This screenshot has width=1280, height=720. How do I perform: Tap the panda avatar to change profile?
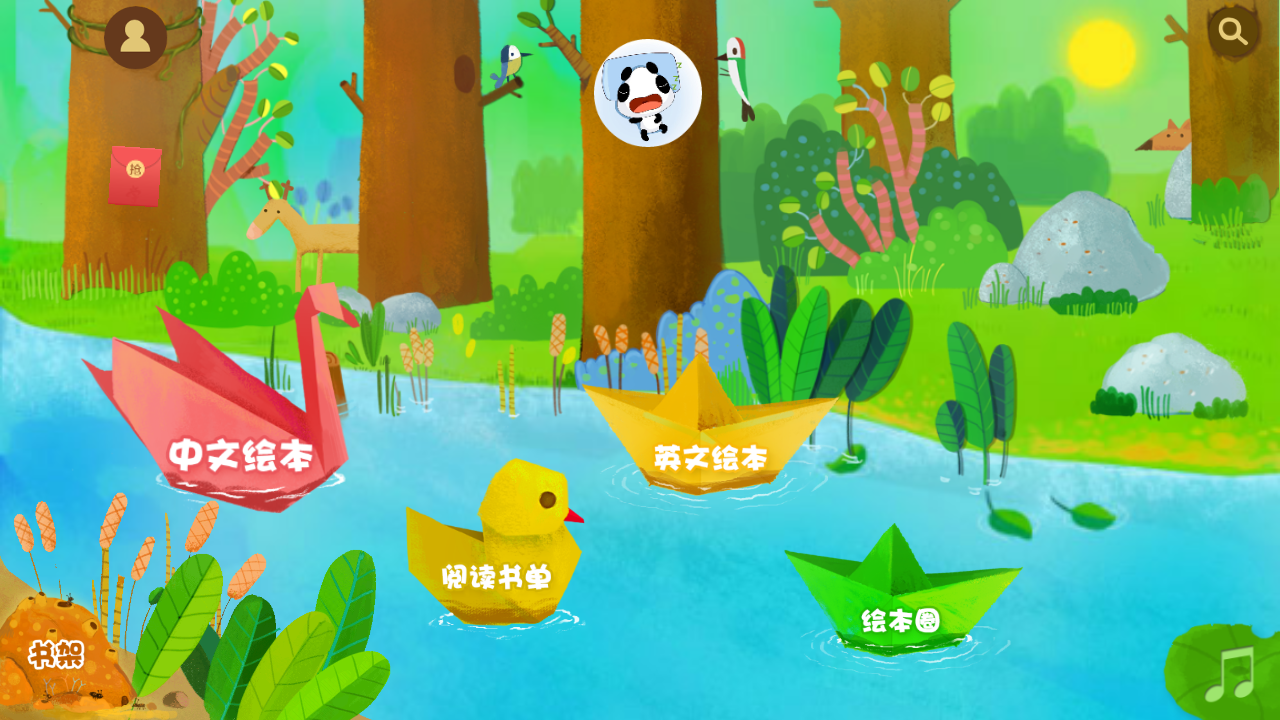649,91
